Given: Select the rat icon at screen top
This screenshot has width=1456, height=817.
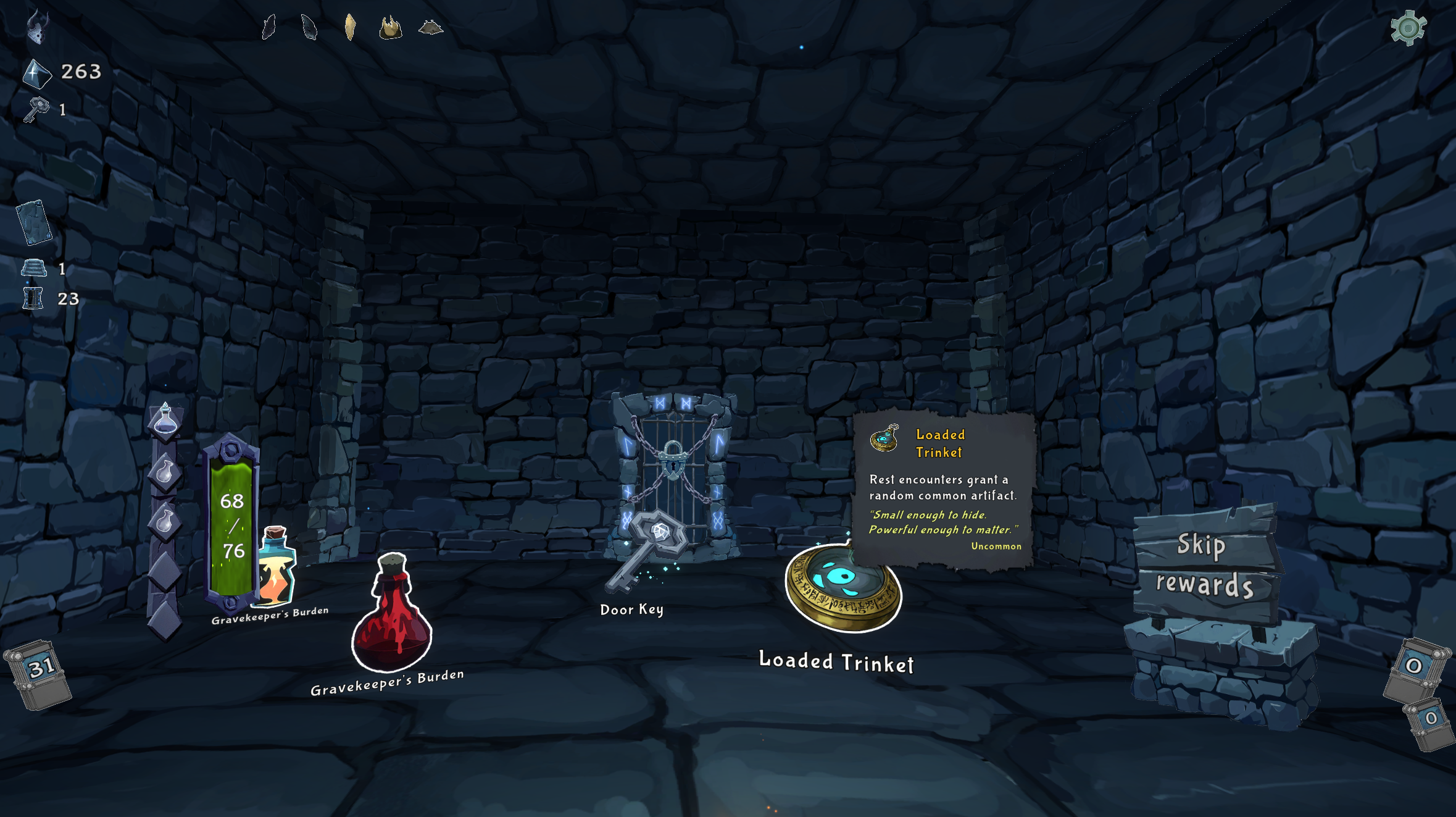Looking at the screenshot, I should tap(432, 27).
